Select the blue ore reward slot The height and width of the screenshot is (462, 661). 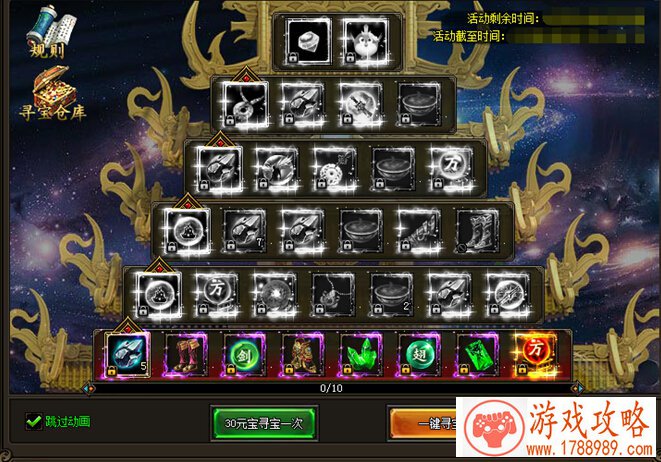(x=127, y=354)
